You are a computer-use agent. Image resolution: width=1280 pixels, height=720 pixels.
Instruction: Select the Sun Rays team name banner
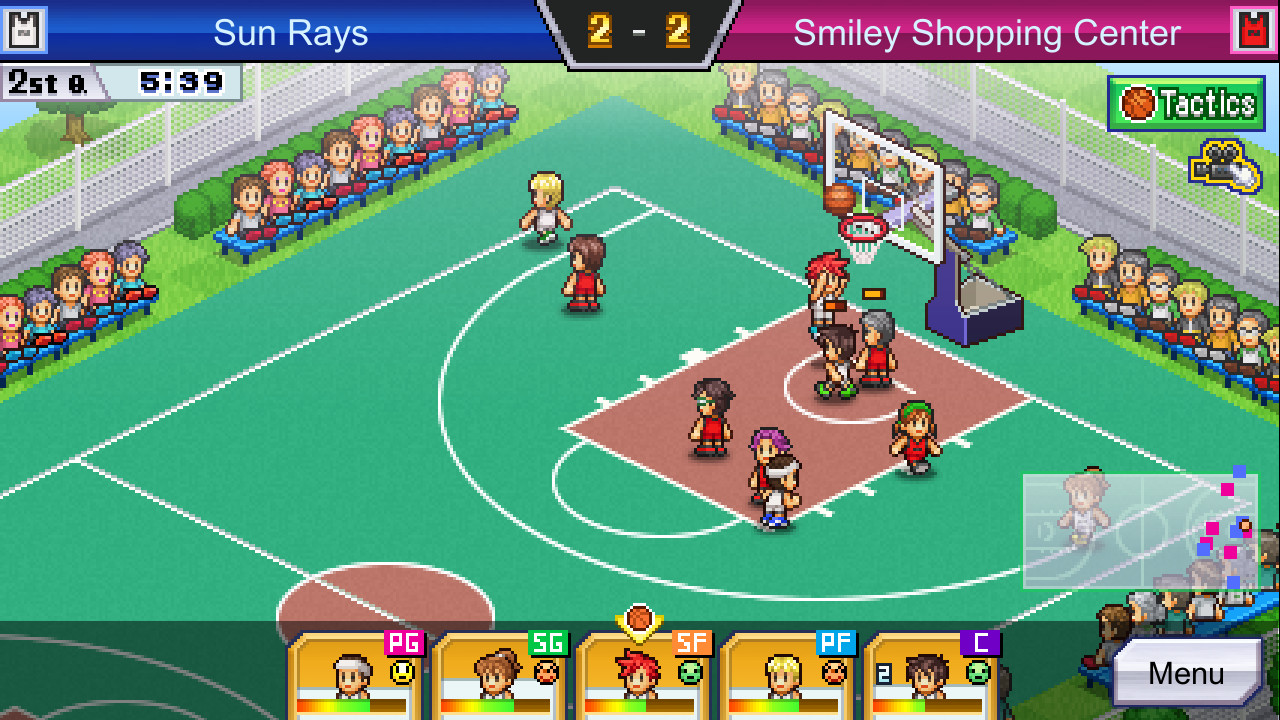289,31
